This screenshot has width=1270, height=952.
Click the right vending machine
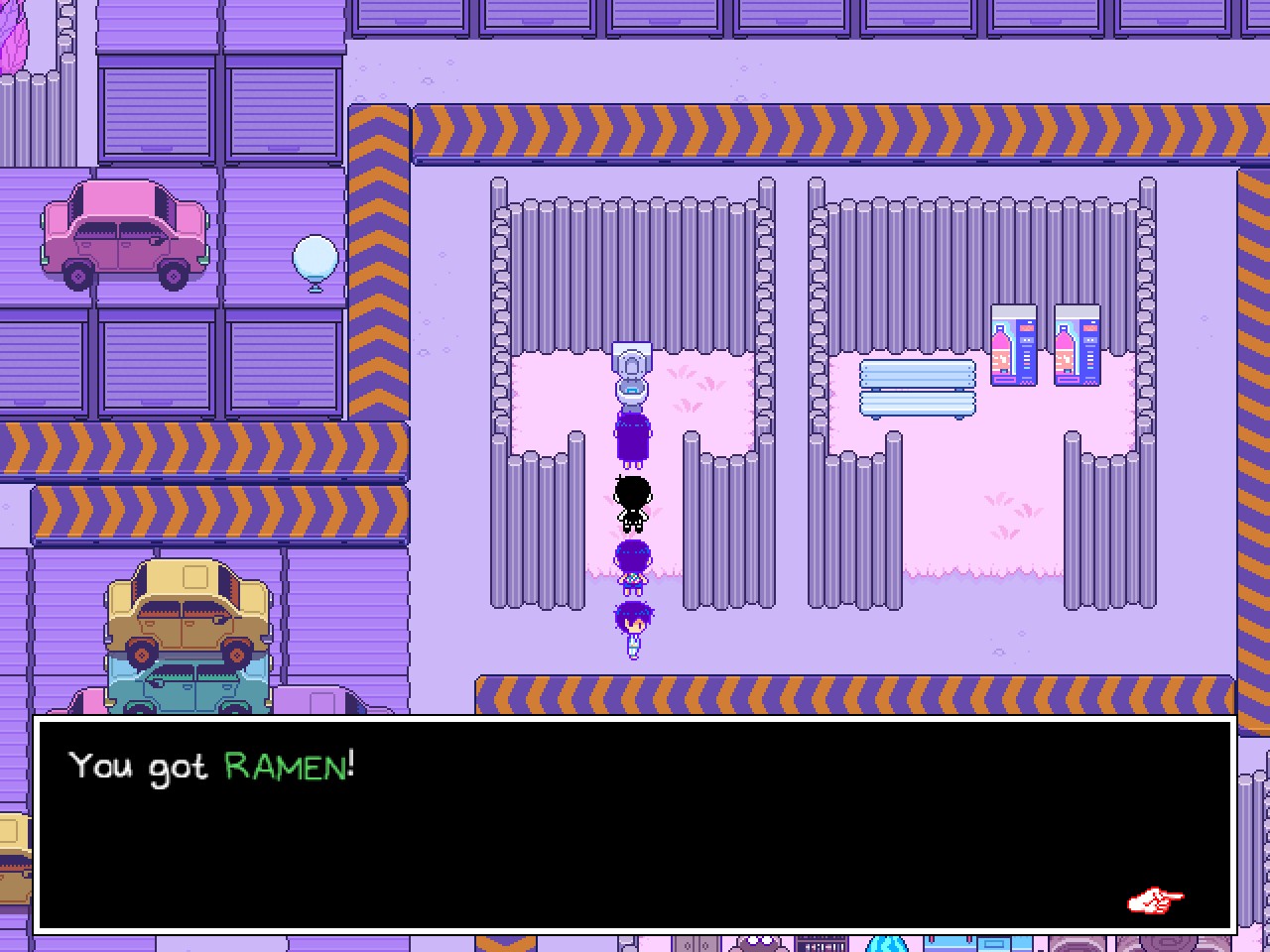(x=1078, y=344)
